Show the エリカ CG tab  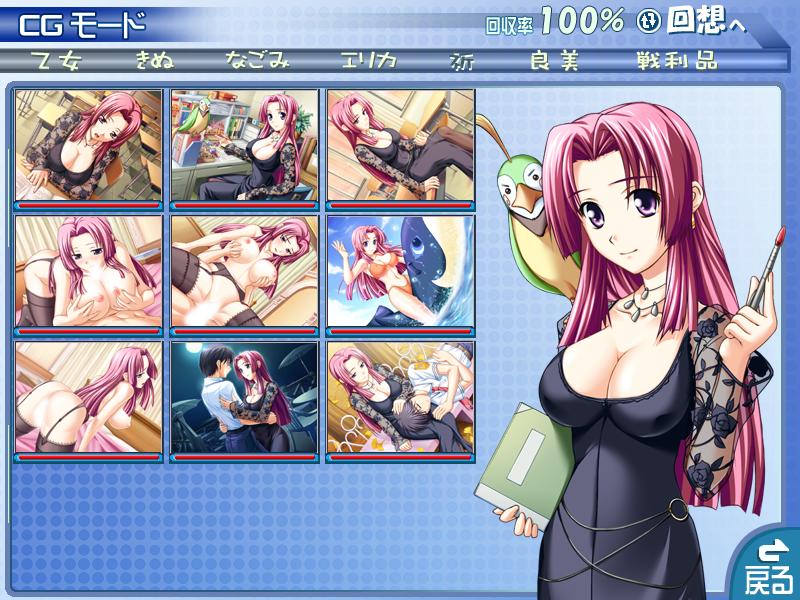point(368,60)
